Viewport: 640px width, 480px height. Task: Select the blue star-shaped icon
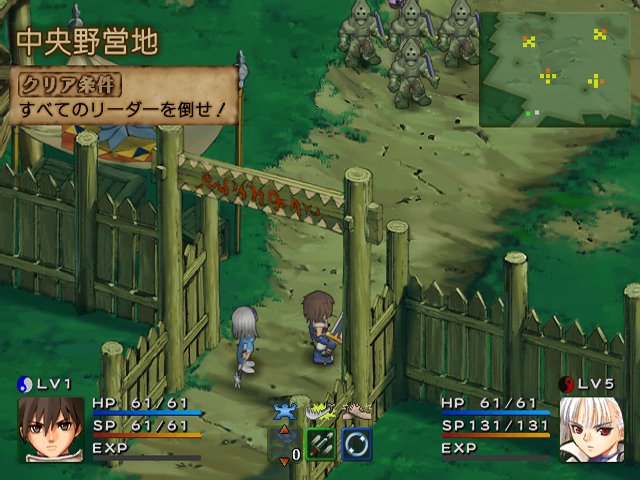(285, 411)
